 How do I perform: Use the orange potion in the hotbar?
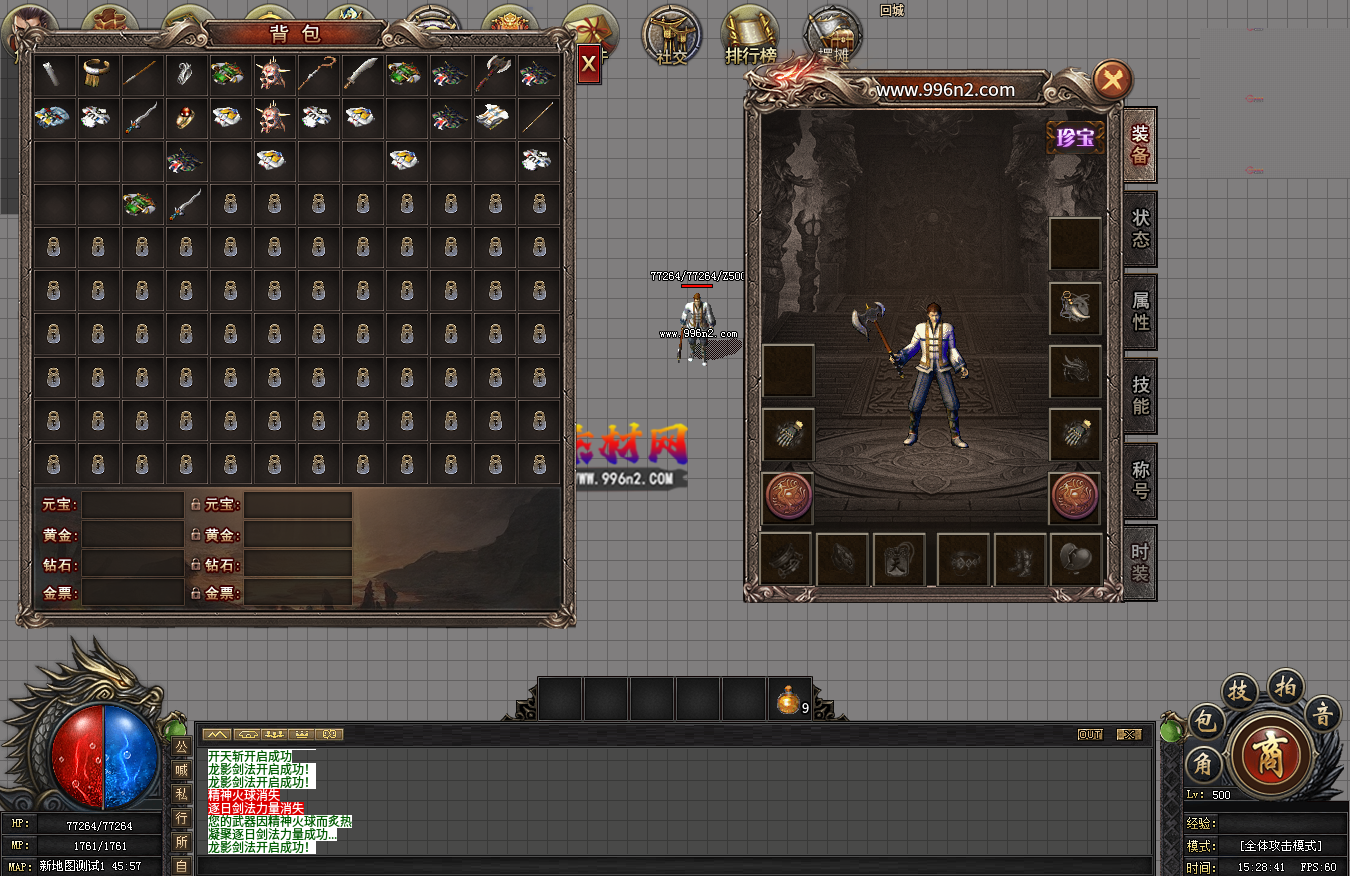click(x=789, y=700)
